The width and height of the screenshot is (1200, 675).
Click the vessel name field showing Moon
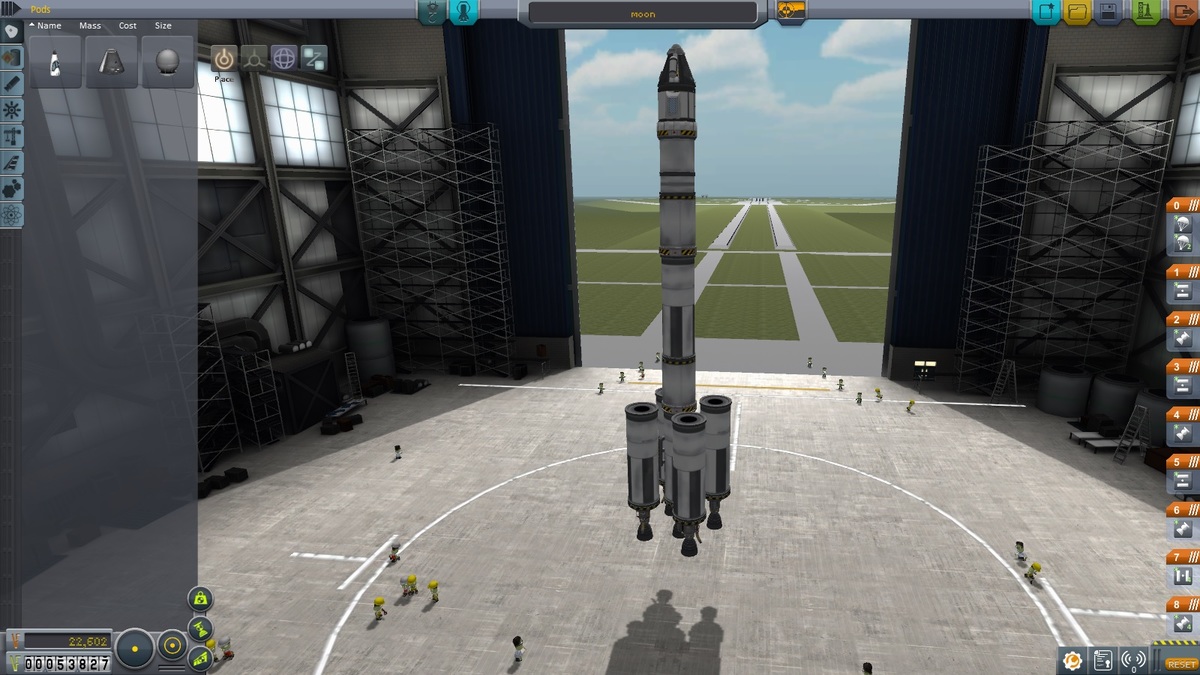pyautogui.click(x=642, y=13)
